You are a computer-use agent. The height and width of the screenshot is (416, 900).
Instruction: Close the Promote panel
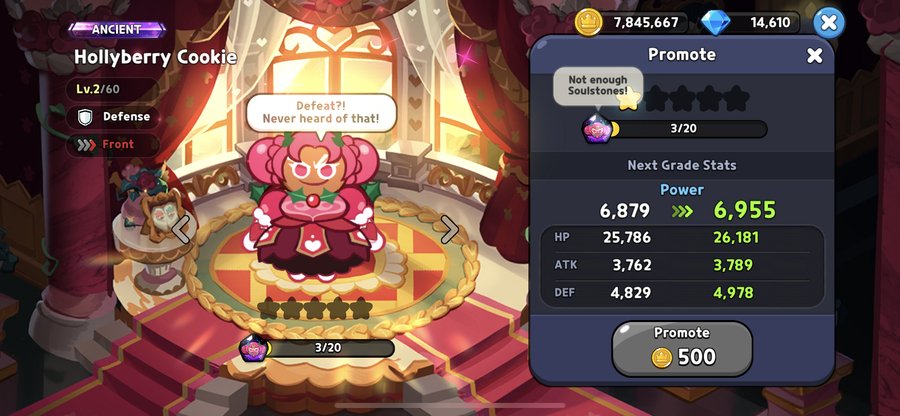pyautogui.click(x=814, y=56)
